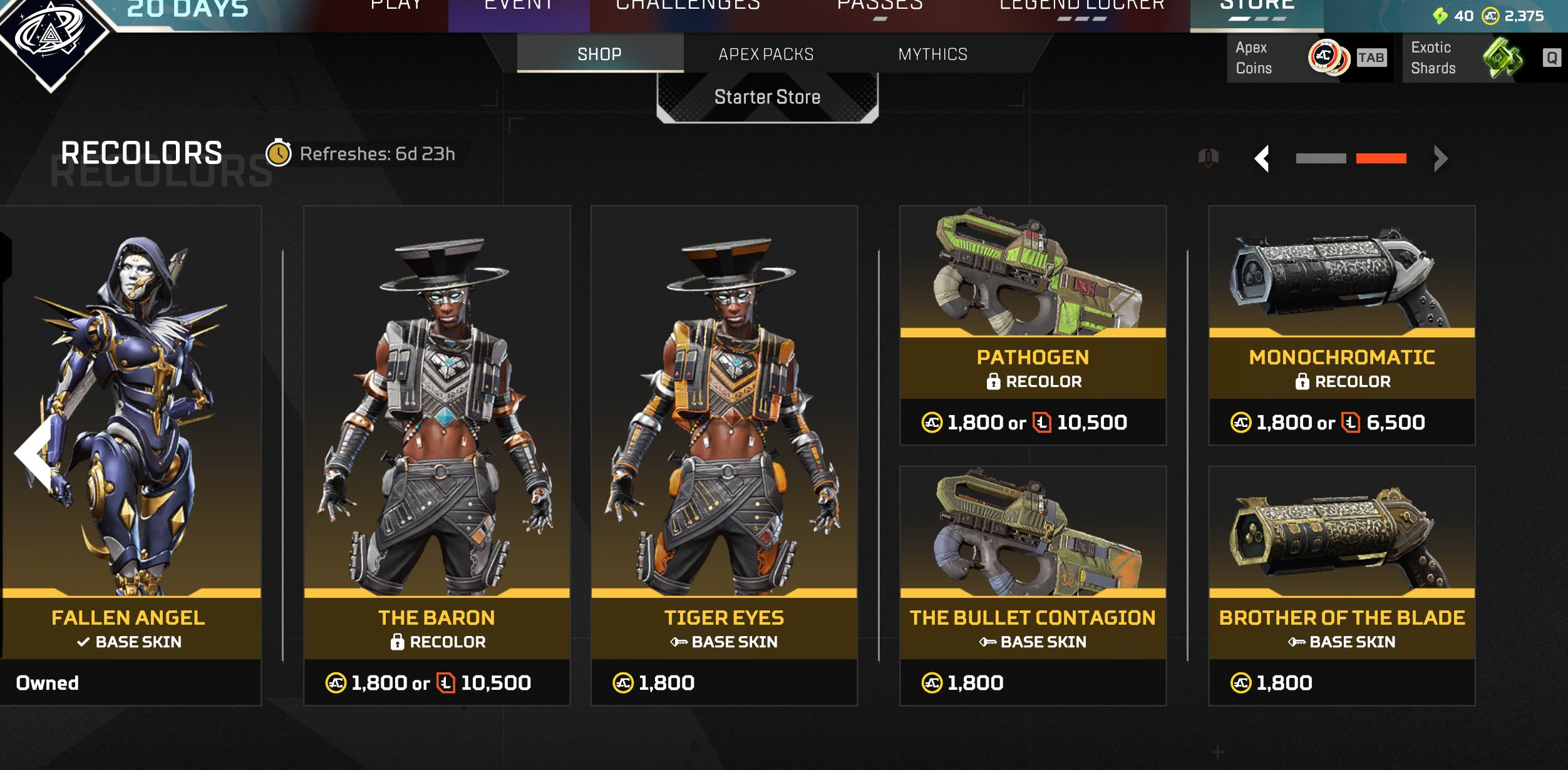1568x770 pixels.
Task: Go to the Play menu
Action: [x=396, y=6]
